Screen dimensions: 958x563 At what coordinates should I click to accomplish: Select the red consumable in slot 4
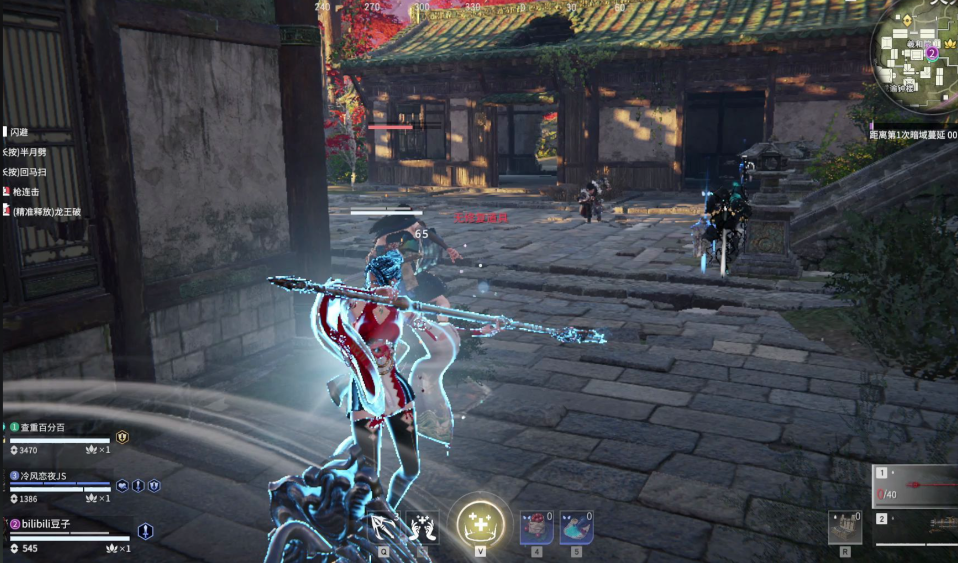click(536, 526)
